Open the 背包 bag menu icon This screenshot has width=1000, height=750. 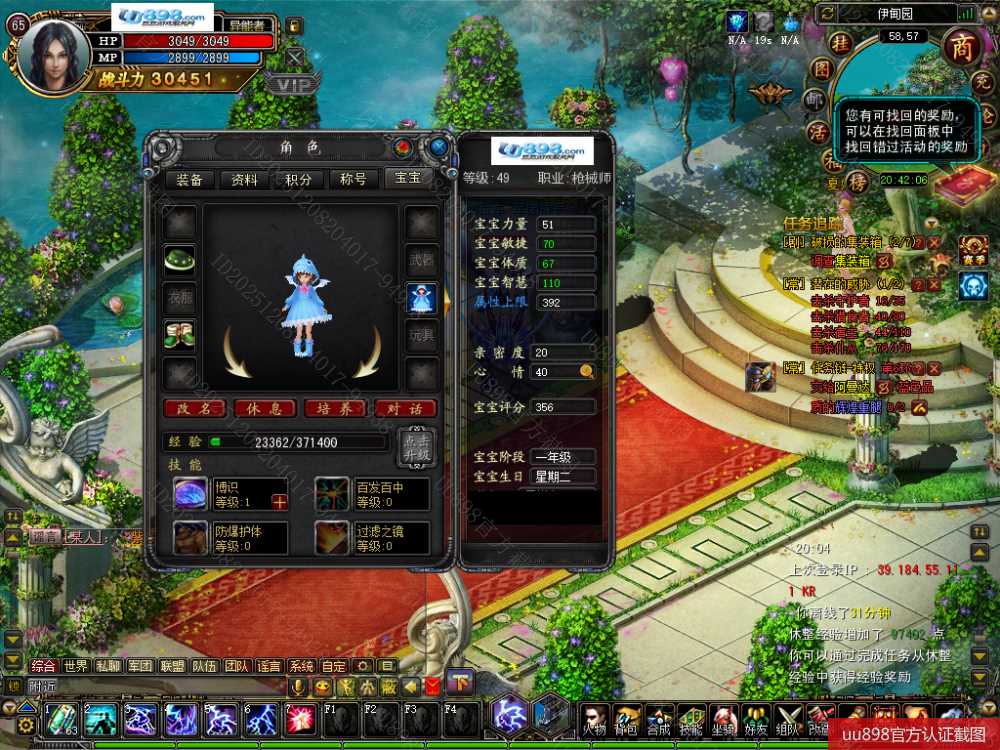627,717
